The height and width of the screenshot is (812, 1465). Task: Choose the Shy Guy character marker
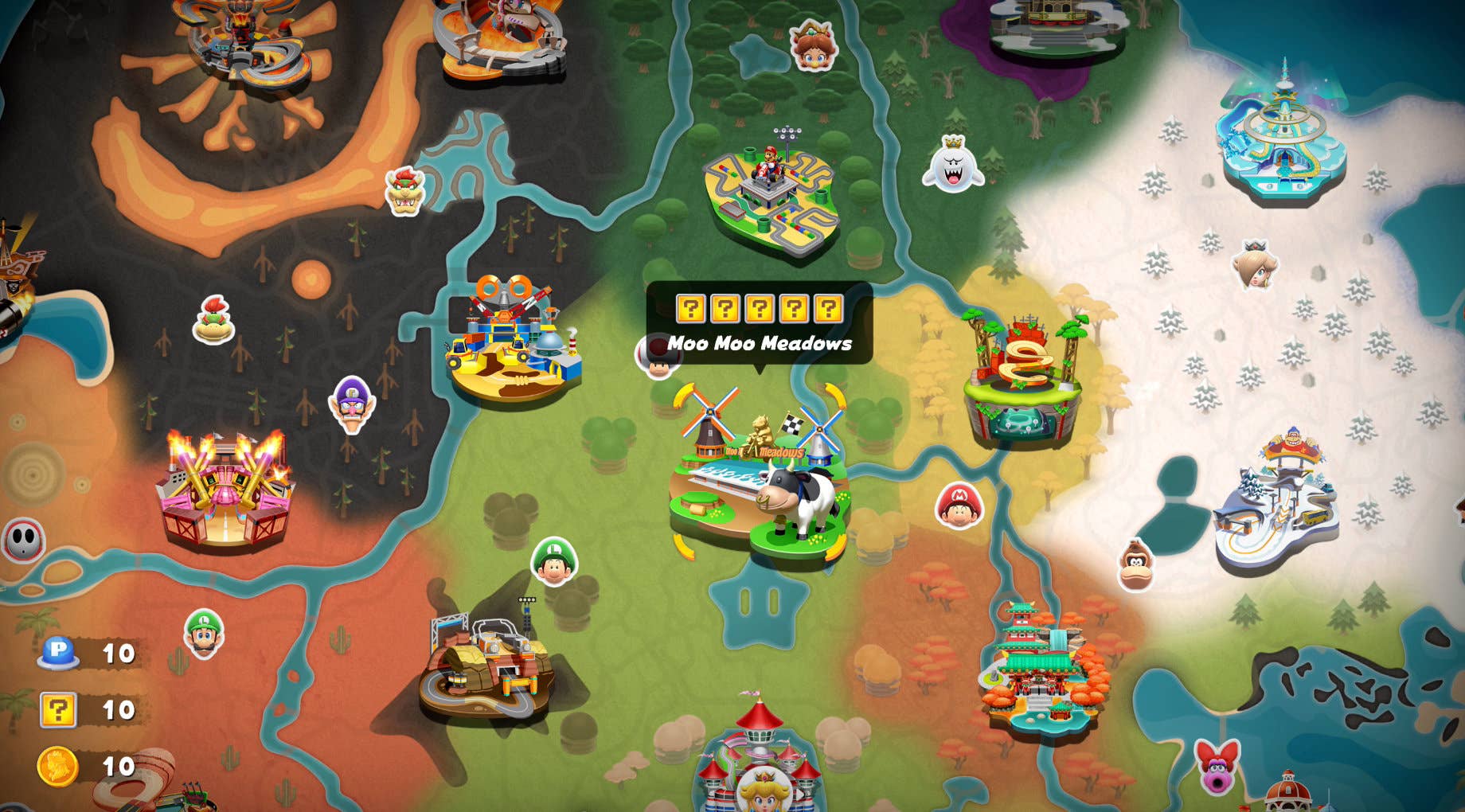24,541
